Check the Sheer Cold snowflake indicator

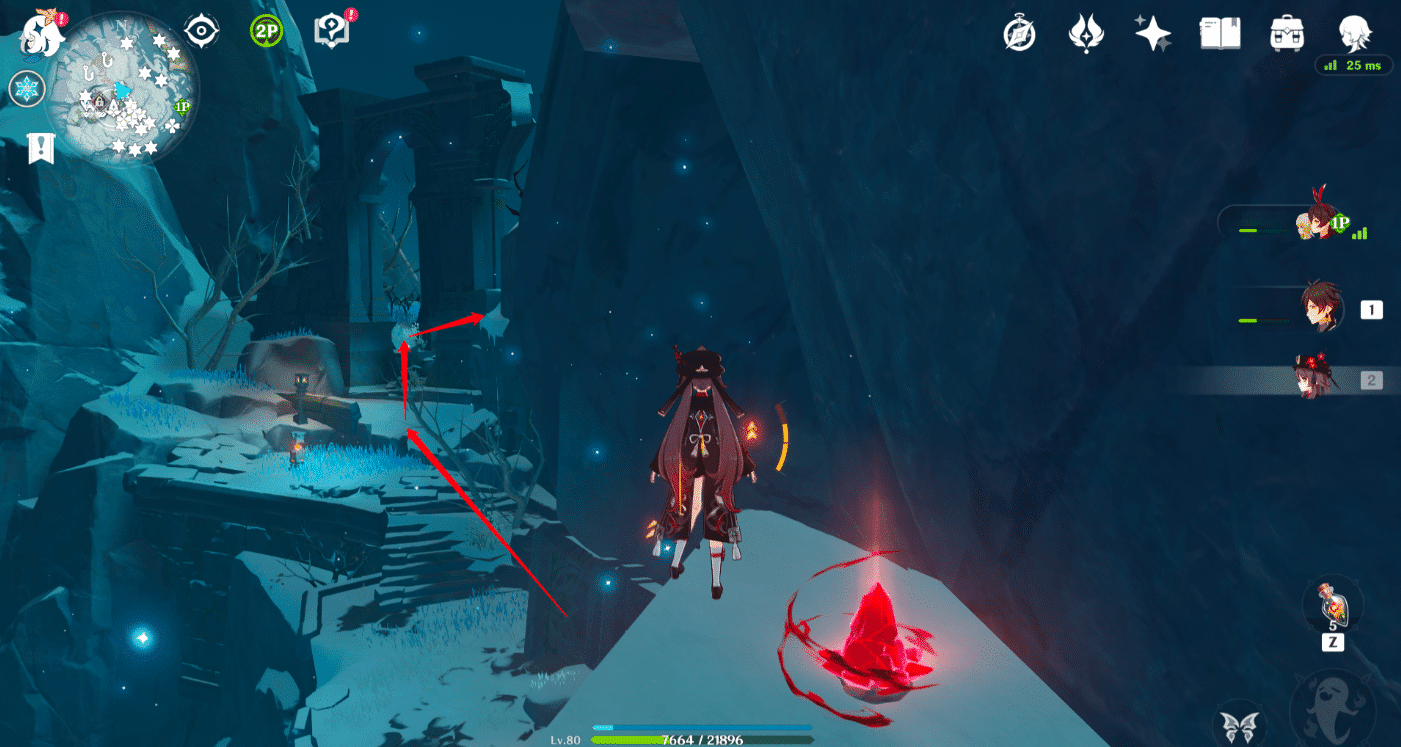pos(27,89)
